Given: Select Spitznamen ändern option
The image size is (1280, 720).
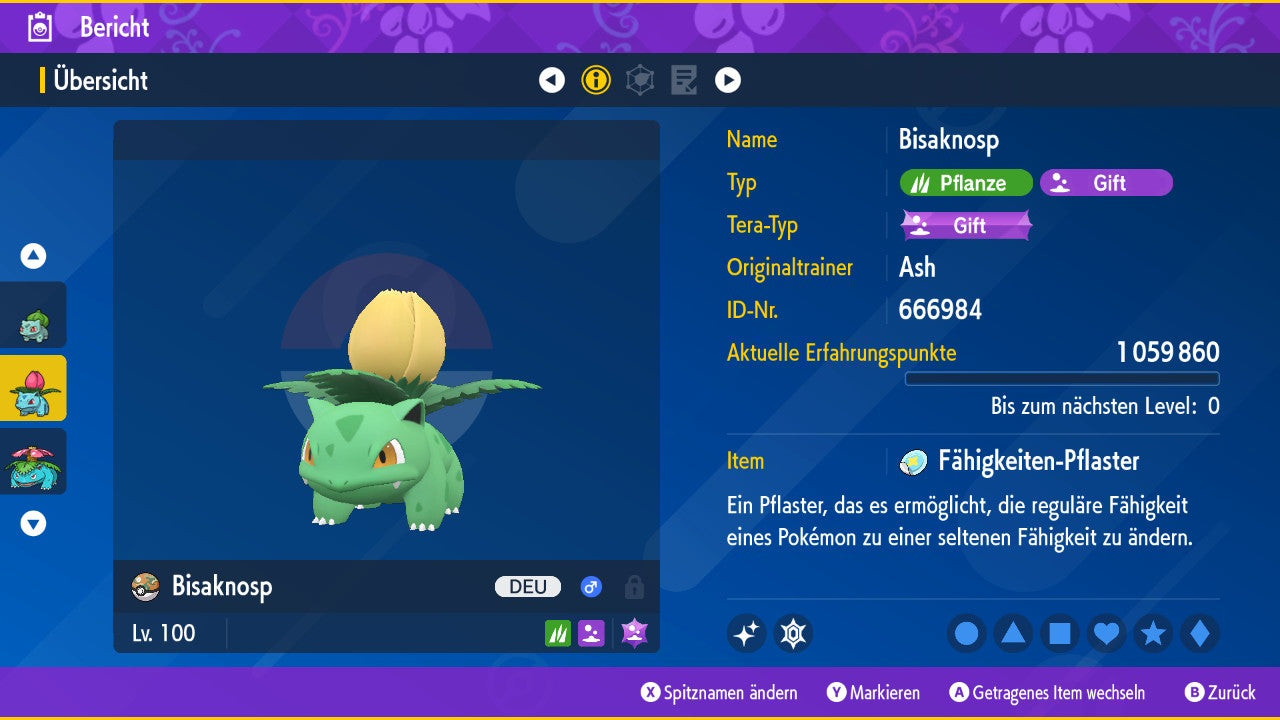Looking at the screenshot, I should [x=719, y=692].
